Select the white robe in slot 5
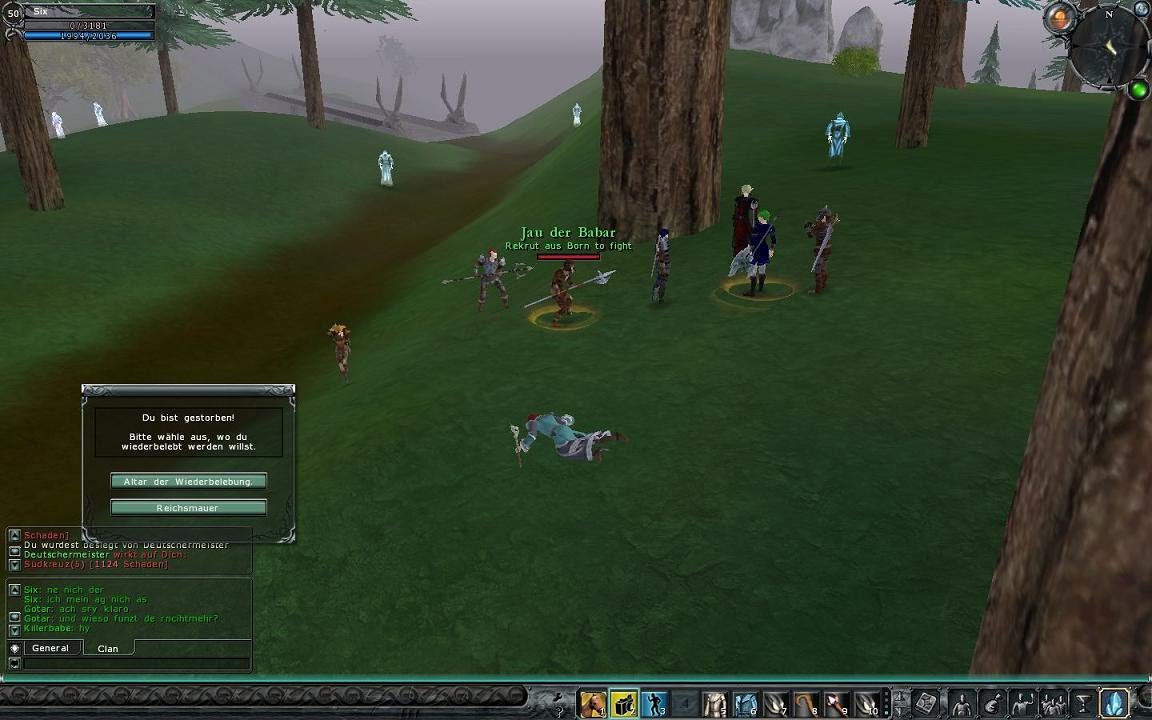The image size is (1152, 720). [715, 704]
